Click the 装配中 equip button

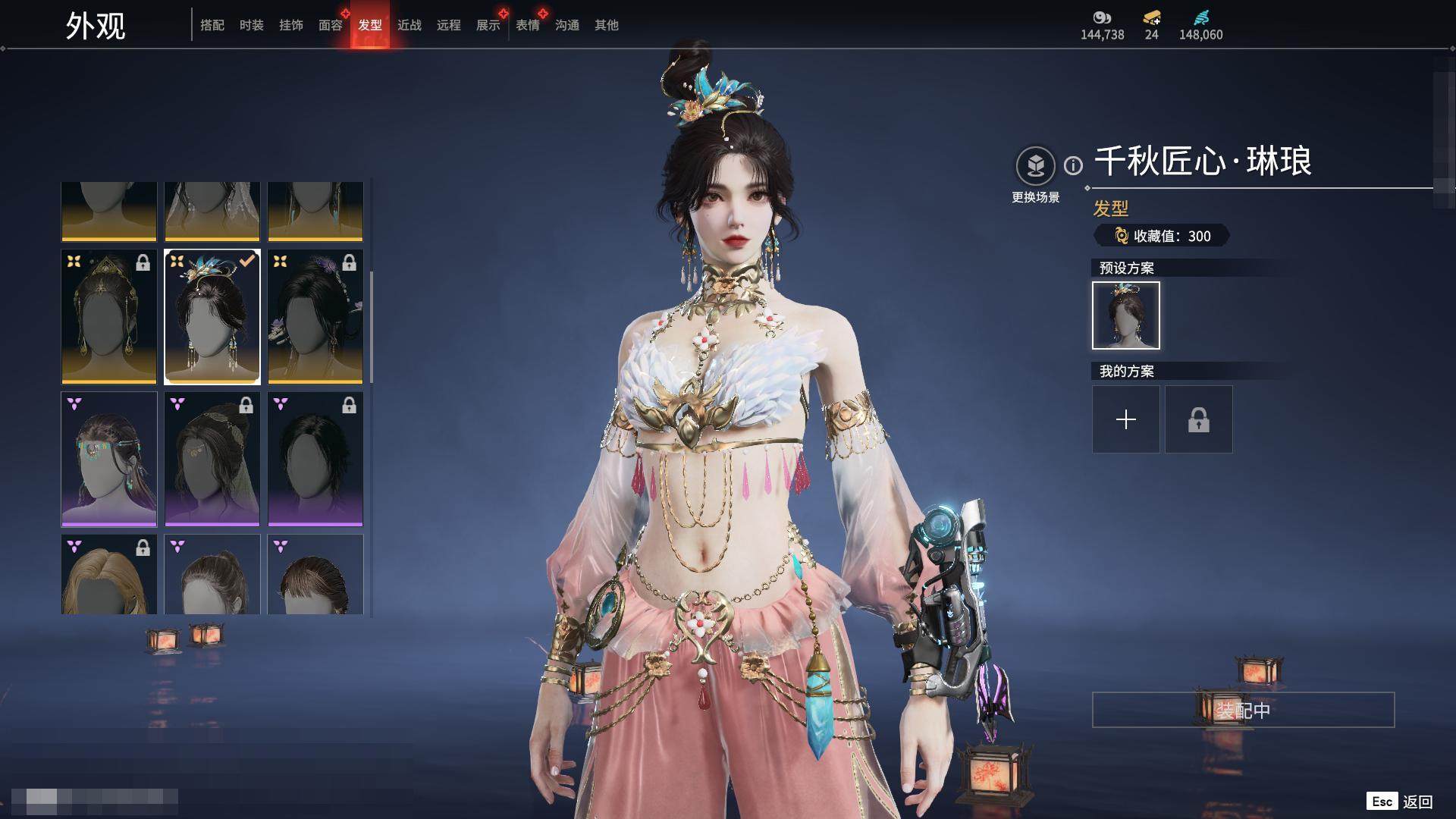click(x=1243, y=710)
